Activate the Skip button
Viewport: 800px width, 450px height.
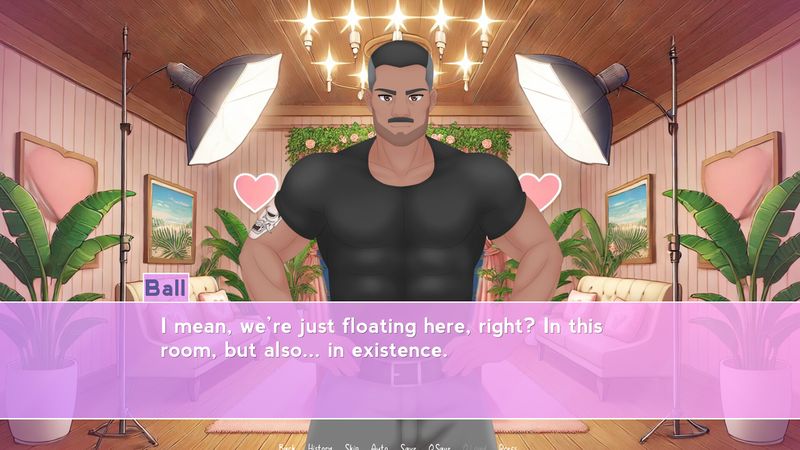pos(352,446)
